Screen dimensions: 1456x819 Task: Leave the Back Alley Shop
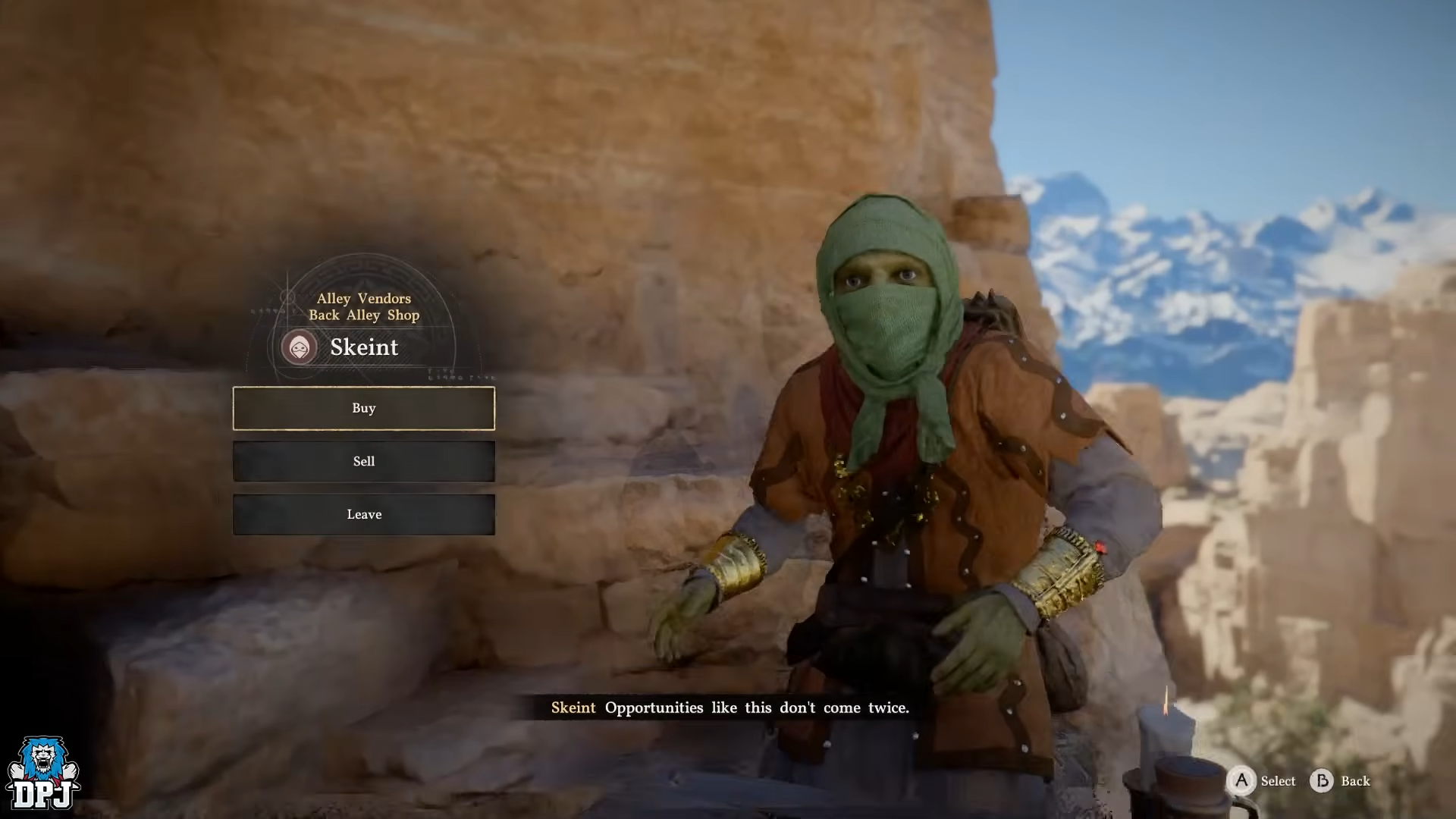tap(364, 514)
